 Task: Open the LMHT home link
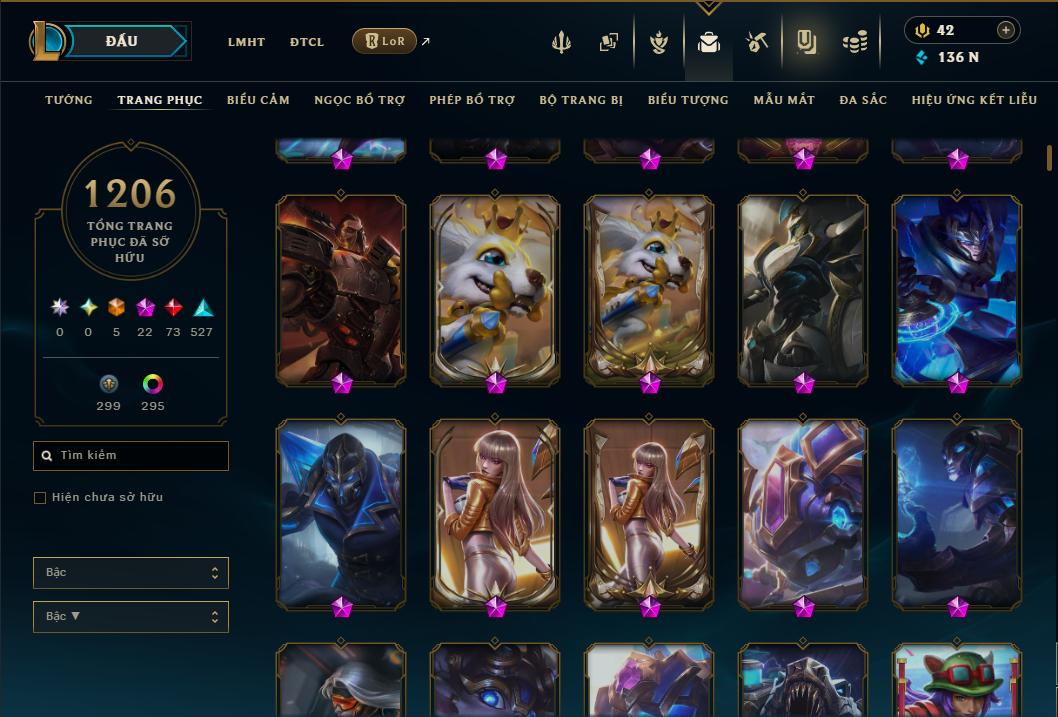[x=246, y=42]
